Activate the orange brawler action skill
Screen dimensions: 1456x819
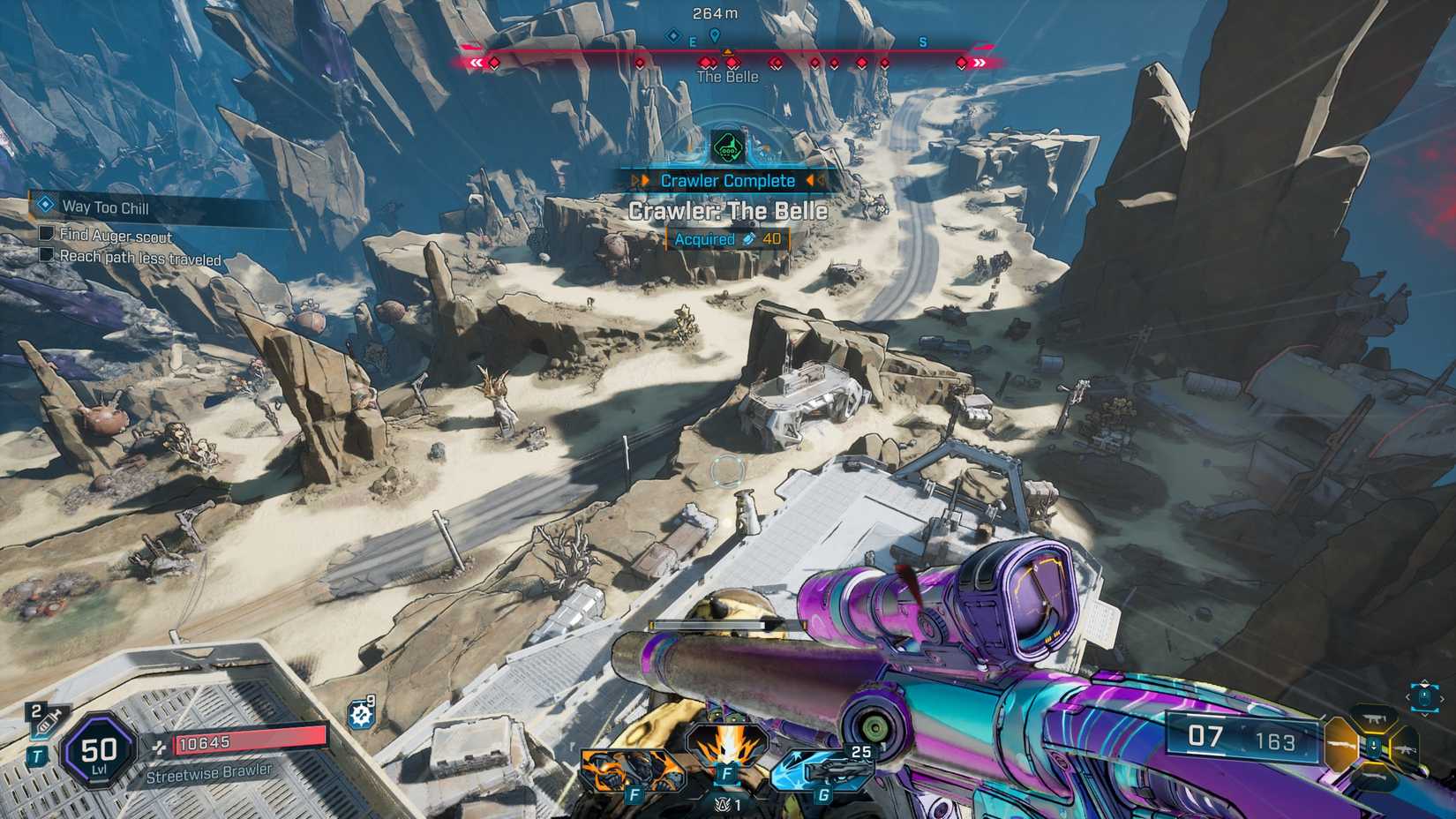point(631,770)
